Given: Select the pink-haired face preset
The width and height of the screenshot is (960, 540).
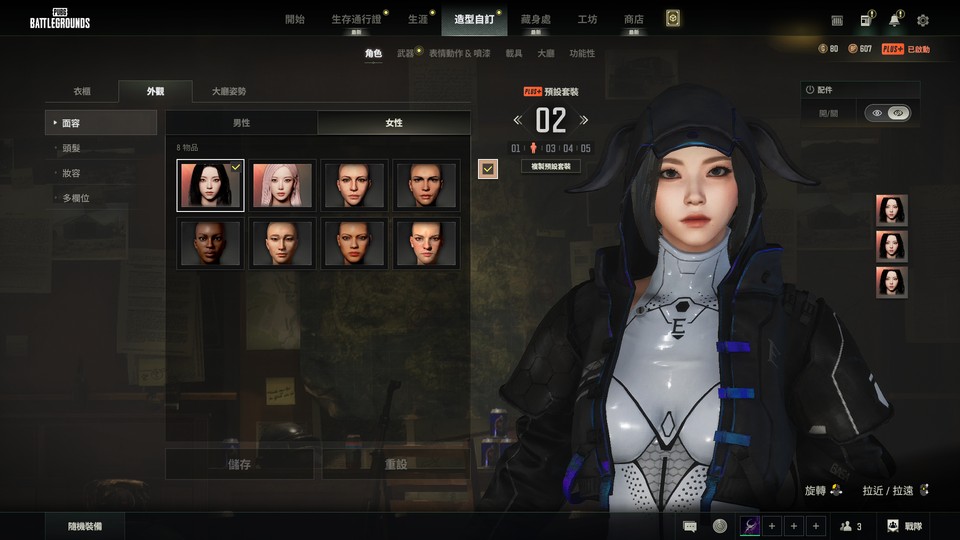Looking at the screenshot, I should click(x=283, y=185).
